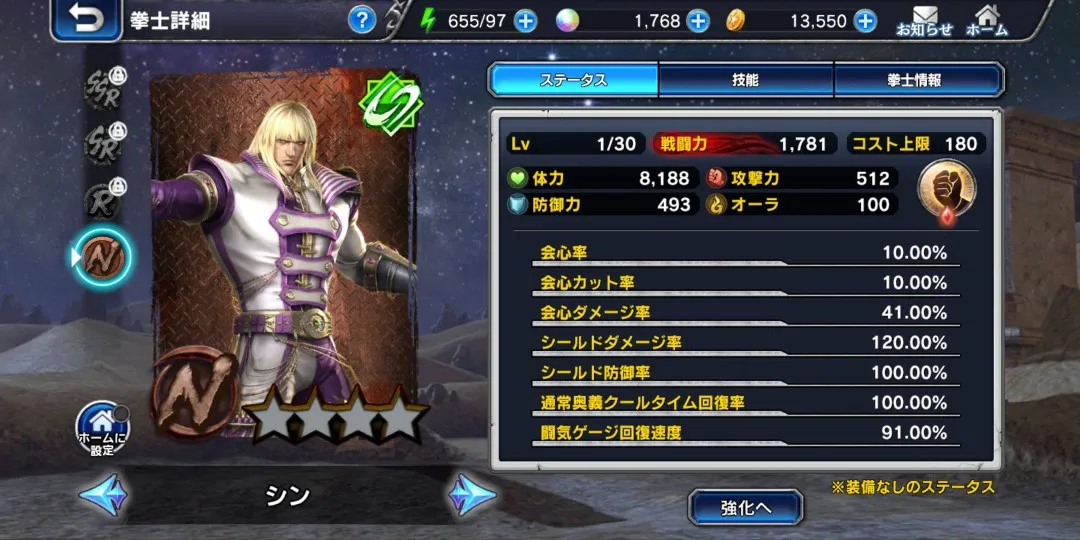
Task: Show the next fighter with right arrow
Action: (471, 494)
